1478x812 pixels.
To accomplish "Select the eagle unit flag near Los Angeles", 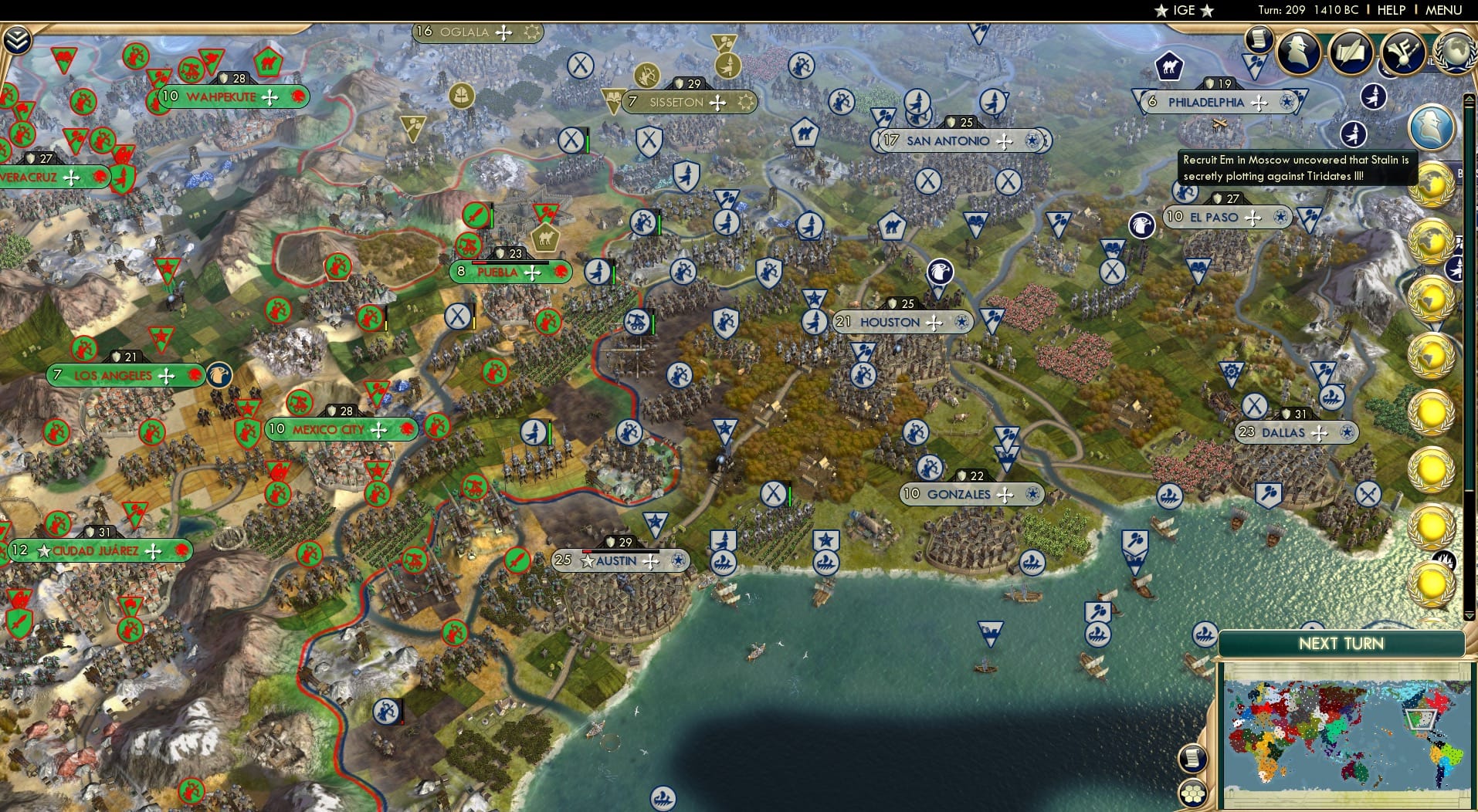I will point(219,373).
